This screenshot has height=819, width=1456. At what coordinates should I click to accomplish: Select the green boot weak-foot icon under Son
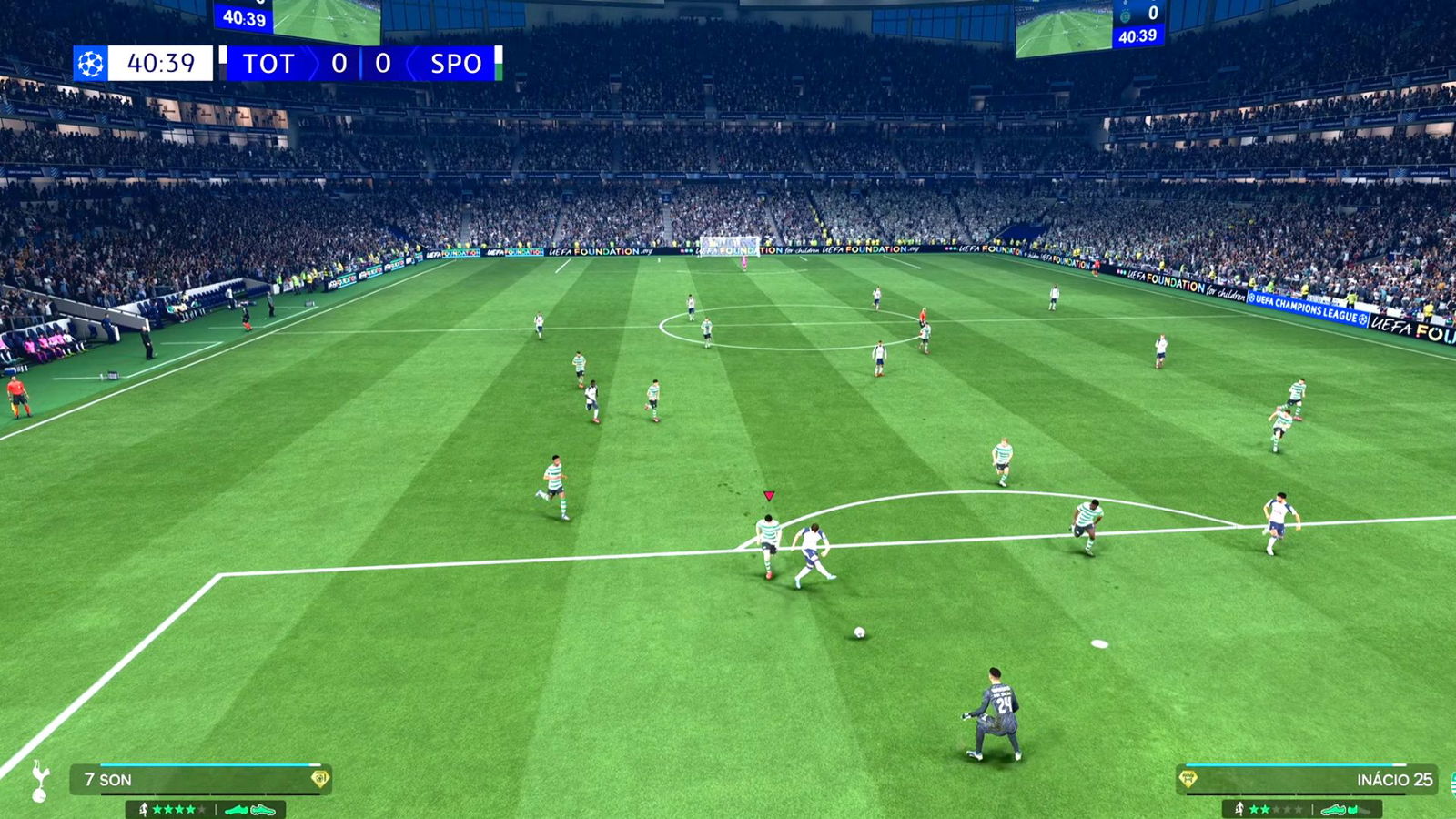coord(238,809)
